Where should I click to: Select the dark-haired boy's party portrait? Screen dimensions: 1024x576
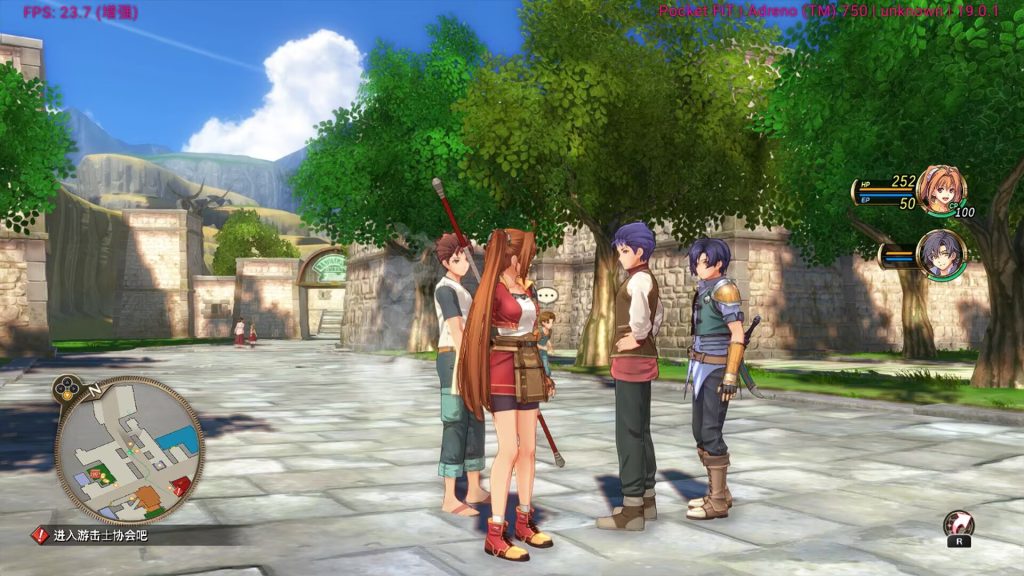coord(941,254)
